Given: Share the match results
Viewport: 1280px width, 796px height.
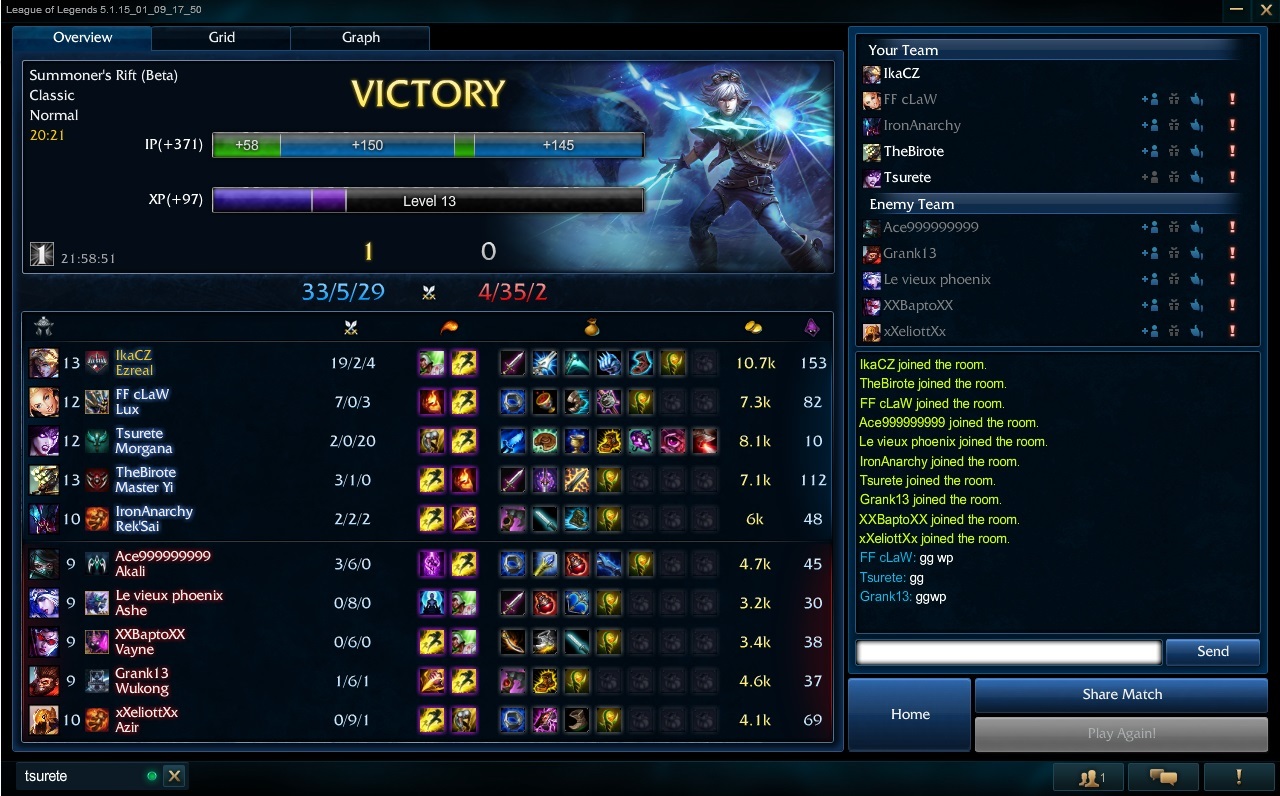Looking at the screenshot, I should click(1121, 694).
